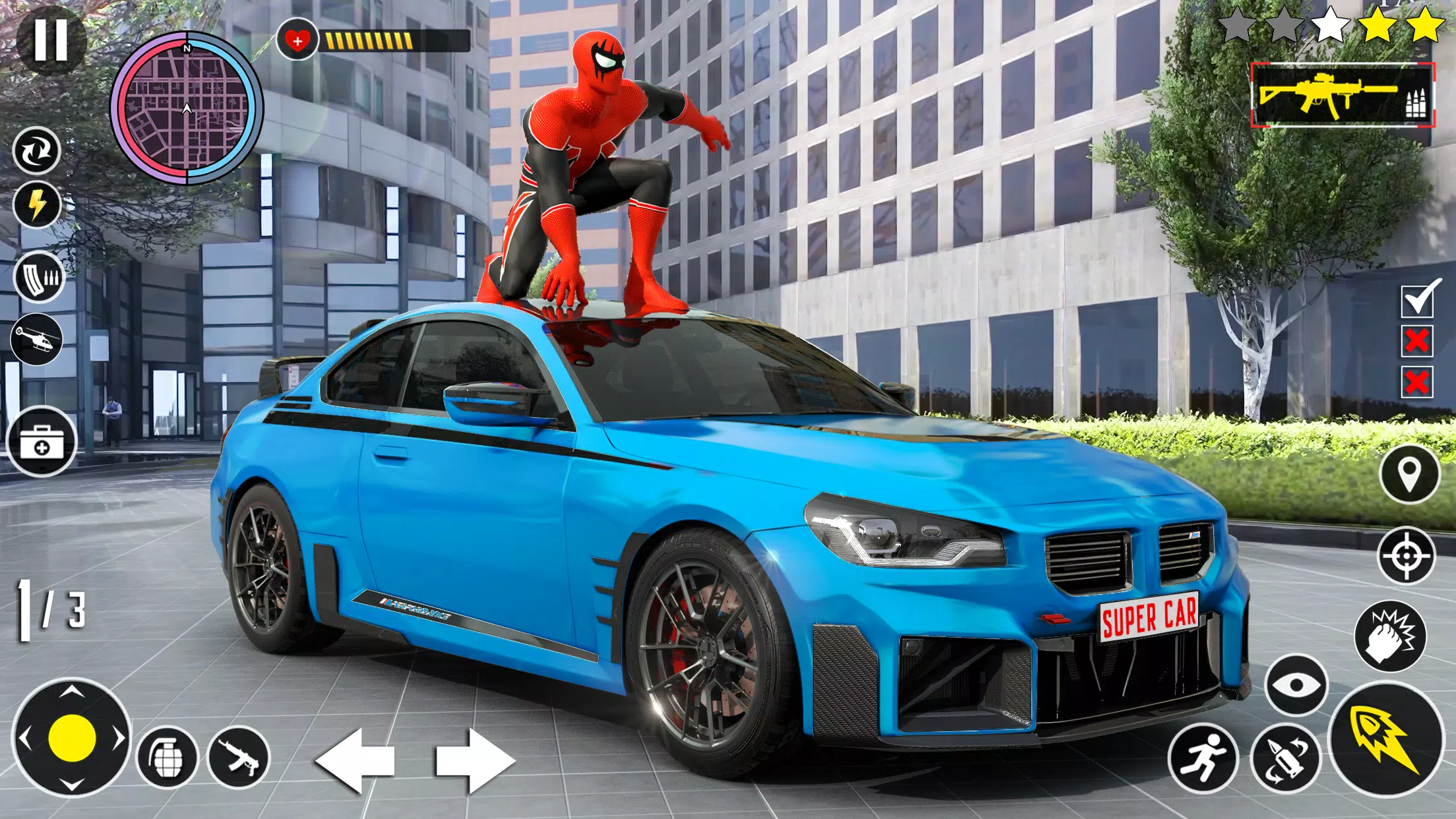Use the first aid medkit
Viewport: 1456px width, 819px height.
tap(42, 441)
